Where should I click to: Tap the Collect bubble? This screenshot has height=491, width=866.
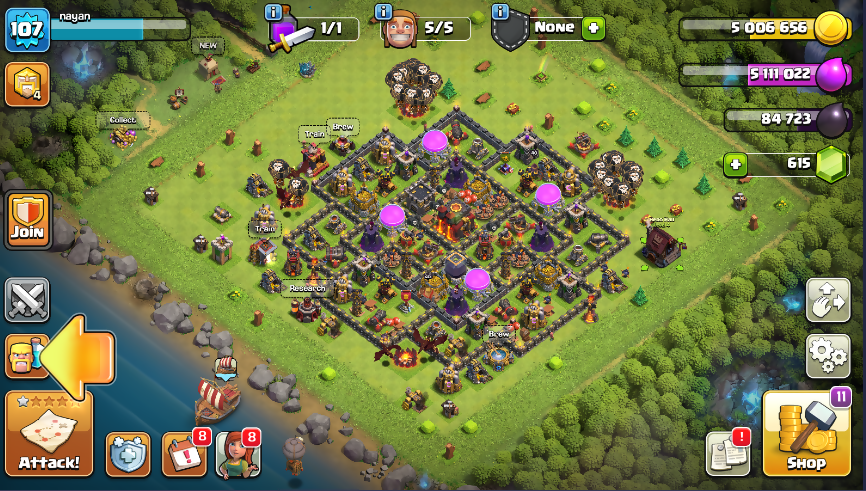[123, 120]
